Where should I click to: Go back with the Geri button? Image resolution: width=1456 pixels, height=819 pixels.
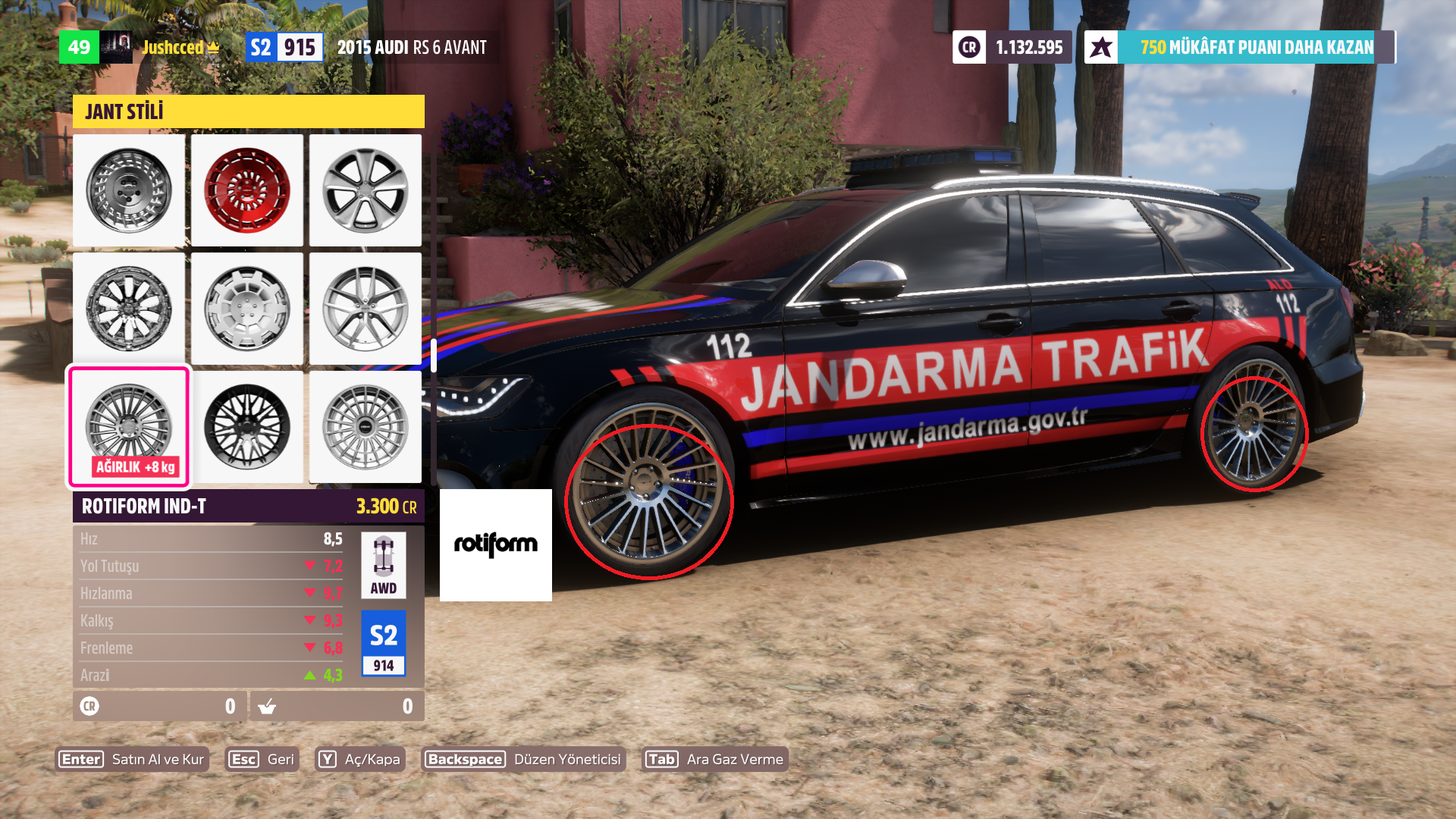coord(262,759)
